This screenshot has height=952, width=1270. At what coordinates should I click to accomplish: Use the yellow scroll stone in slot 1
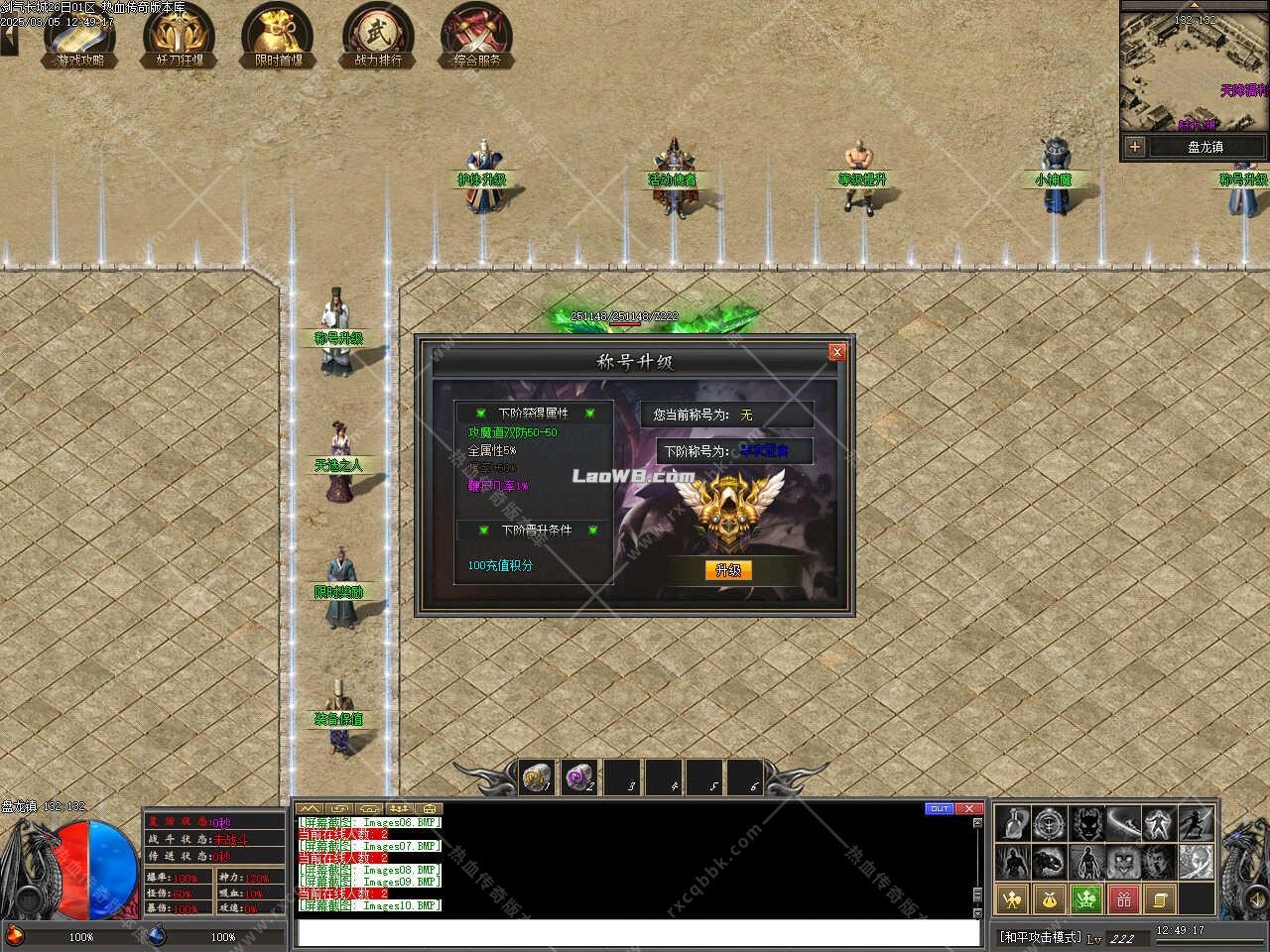tap(537, 776)
